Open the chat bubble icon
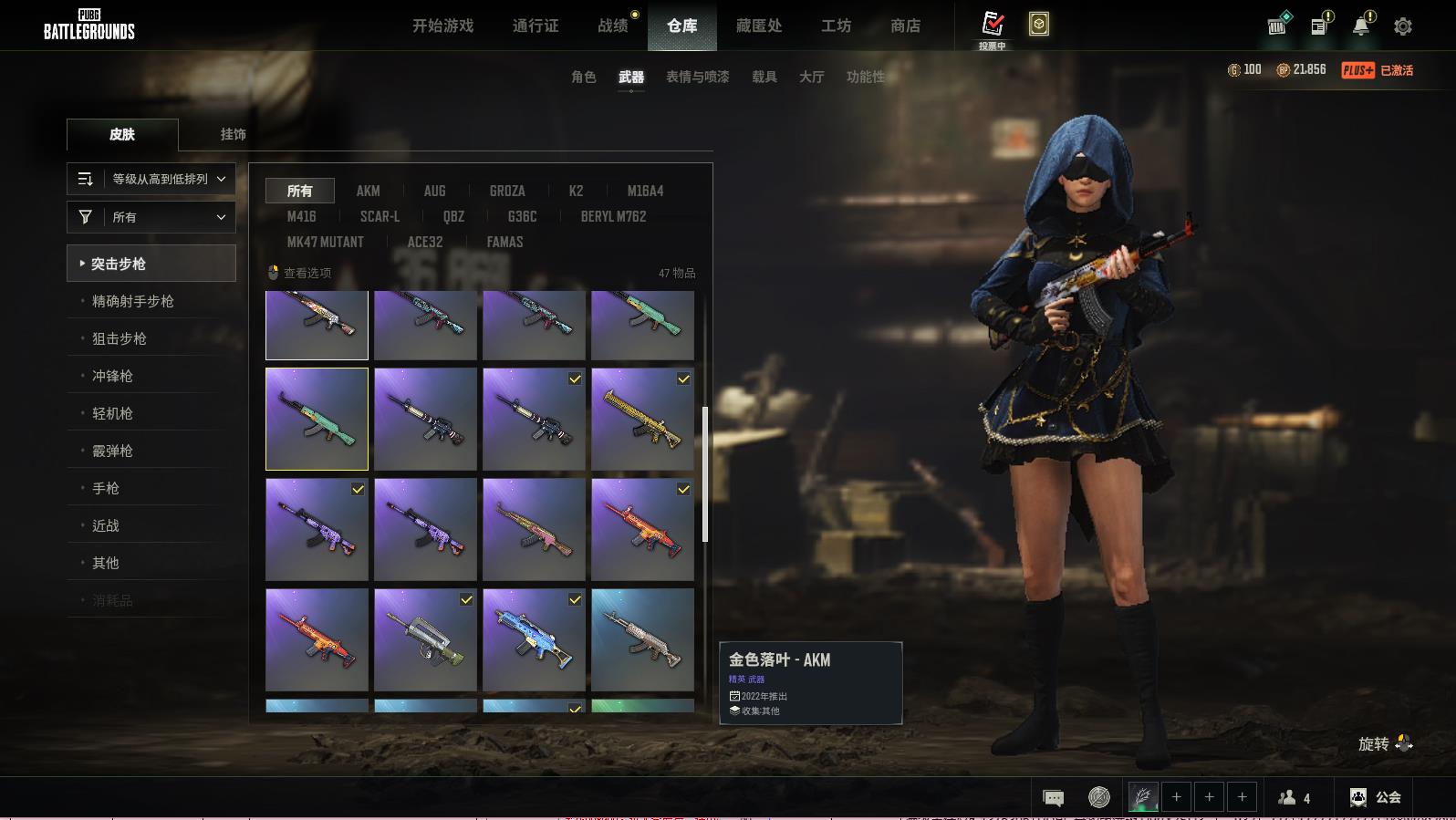 pos(1053,798)
